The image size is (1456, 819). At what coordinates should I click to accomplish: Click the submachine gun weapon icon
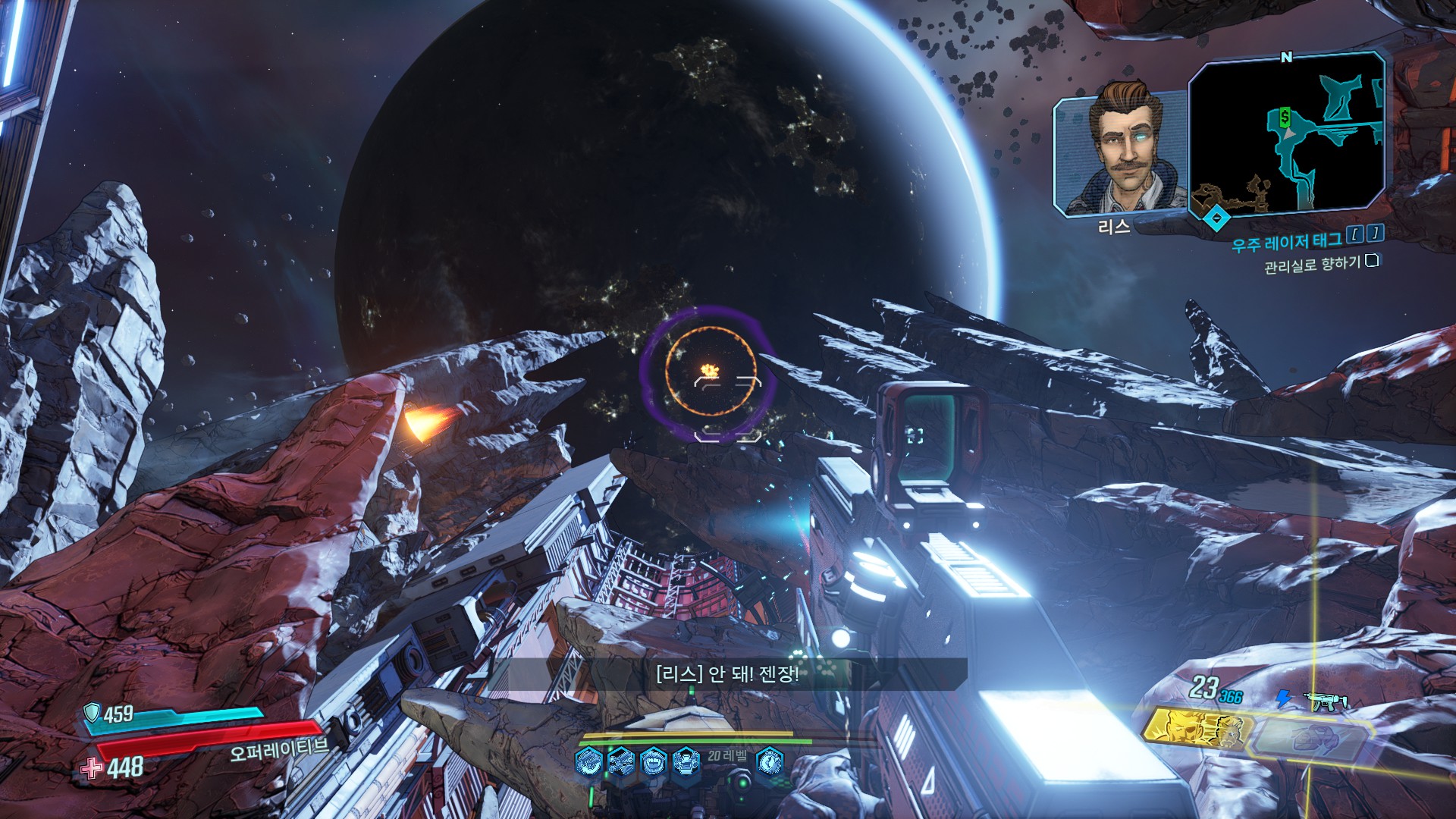[x=1325, y=701]
